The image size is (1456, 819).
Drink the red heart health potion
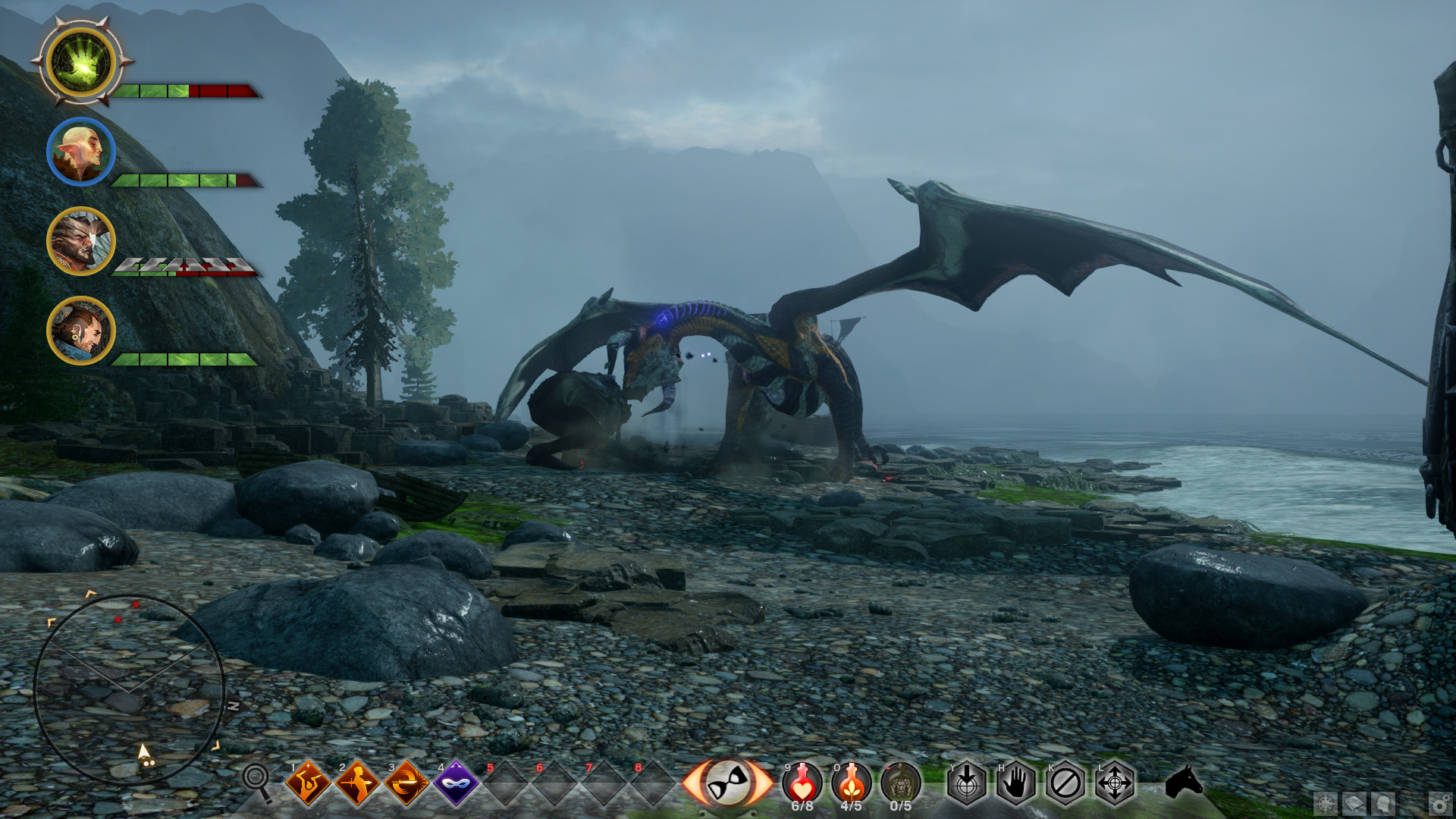802,783
